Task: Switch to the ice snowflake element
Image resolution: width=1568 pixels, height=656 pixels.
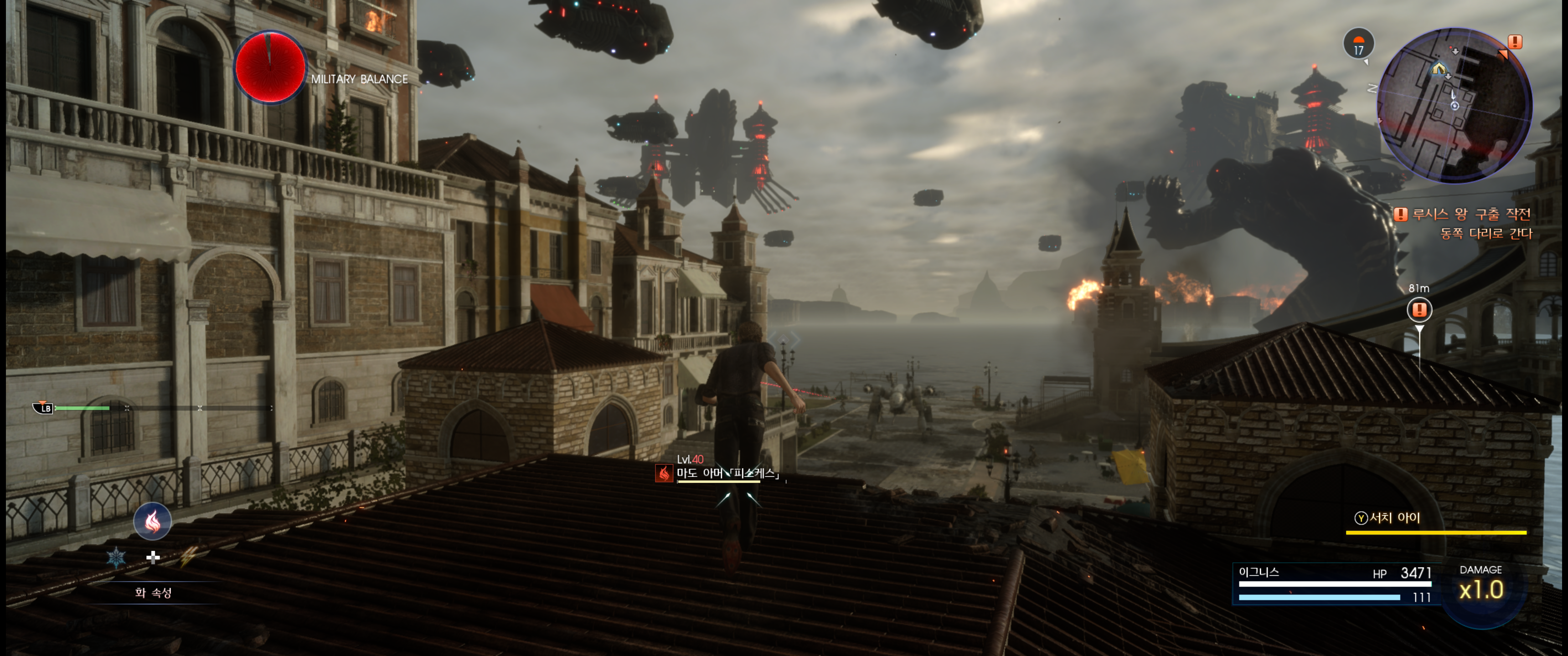Action: [x=116, y=557]
